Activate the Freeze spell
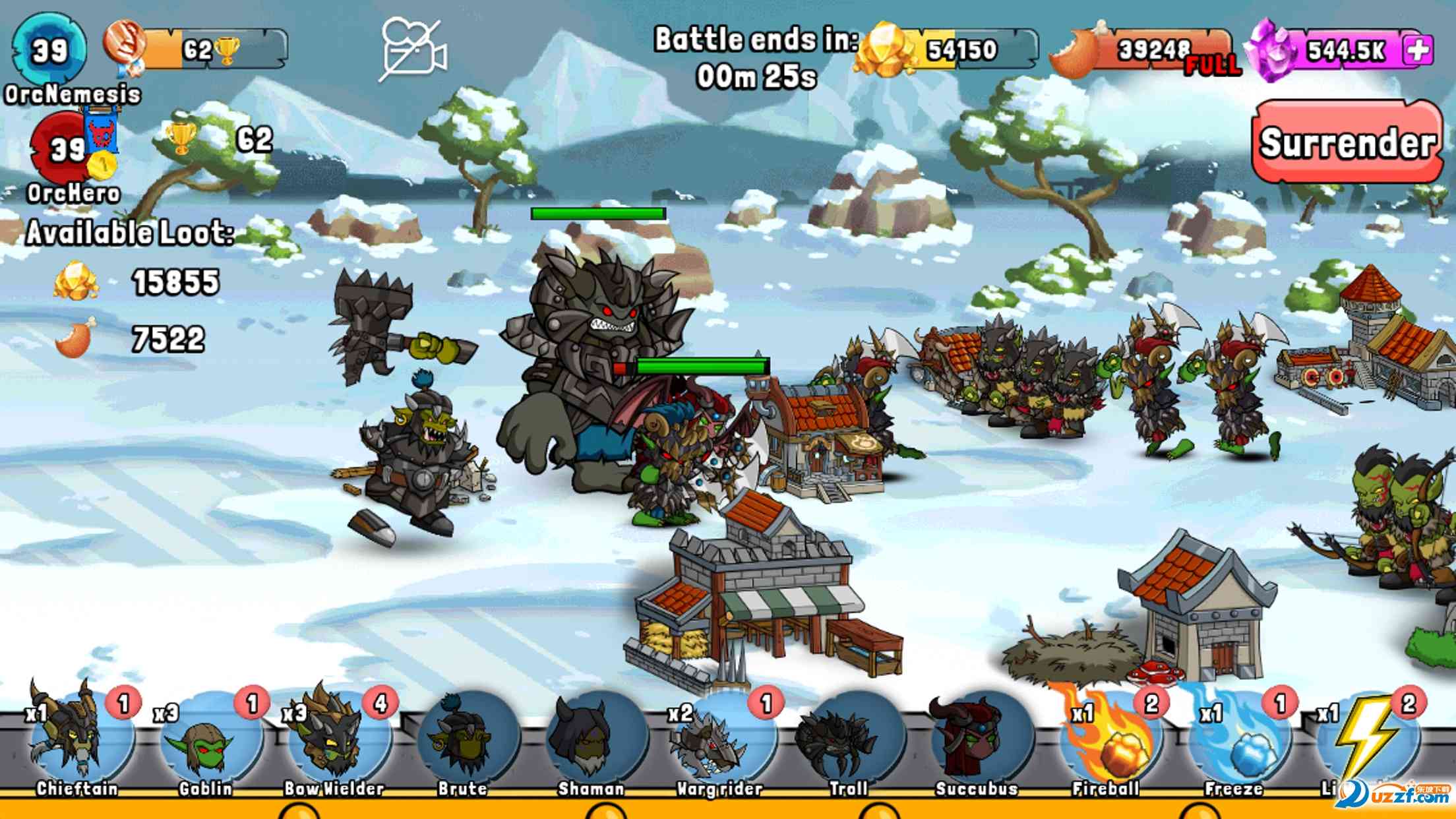1456x819 pixels. point(1234,742)
